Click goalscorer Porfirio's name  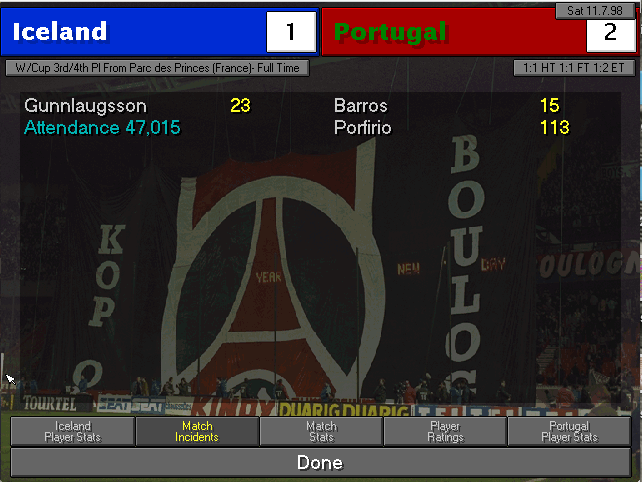363,127
